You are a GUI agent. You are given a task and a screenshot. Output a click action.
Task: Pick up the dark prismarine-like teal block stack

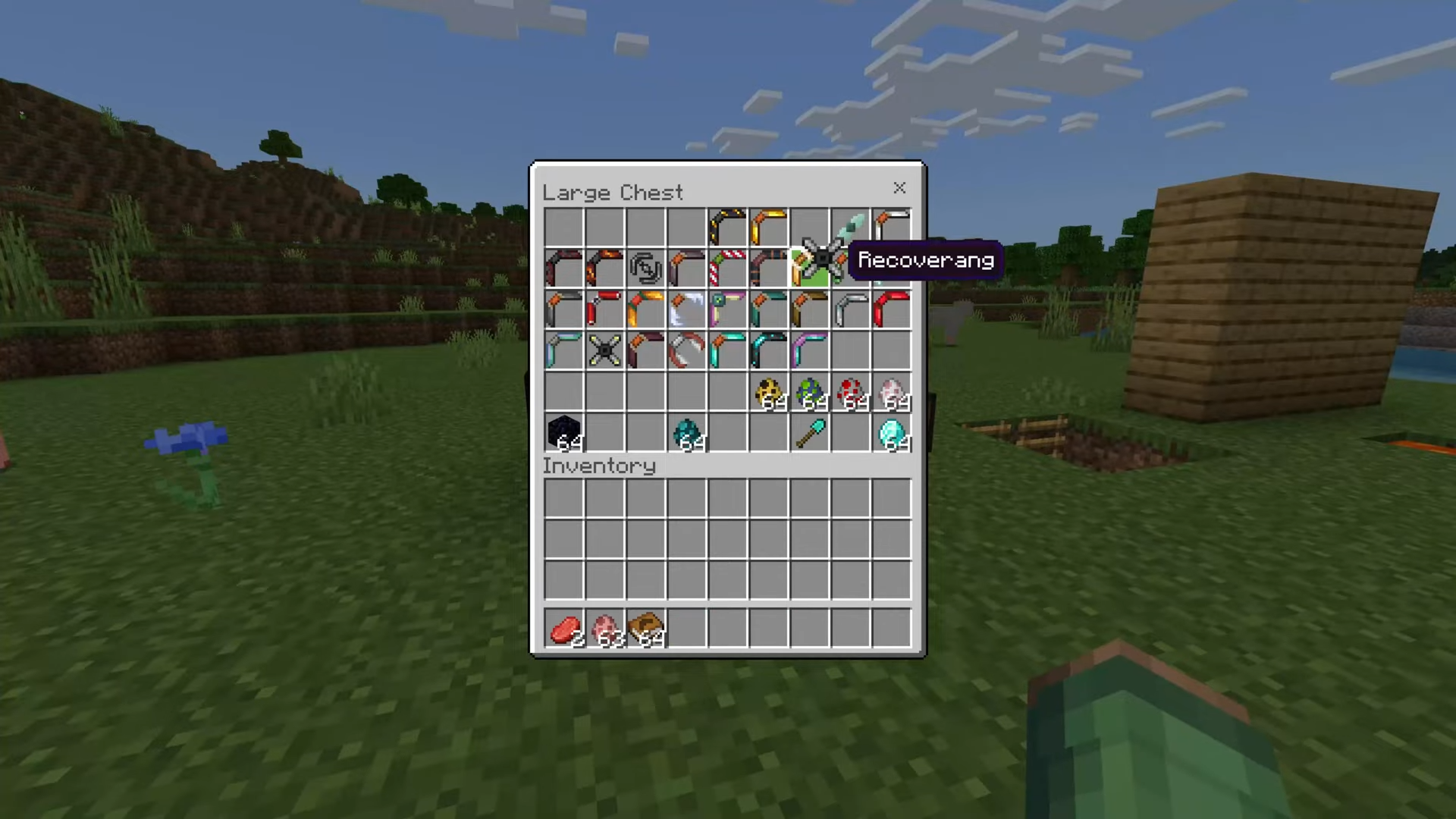pyautogui.click(x=687, y=433)
